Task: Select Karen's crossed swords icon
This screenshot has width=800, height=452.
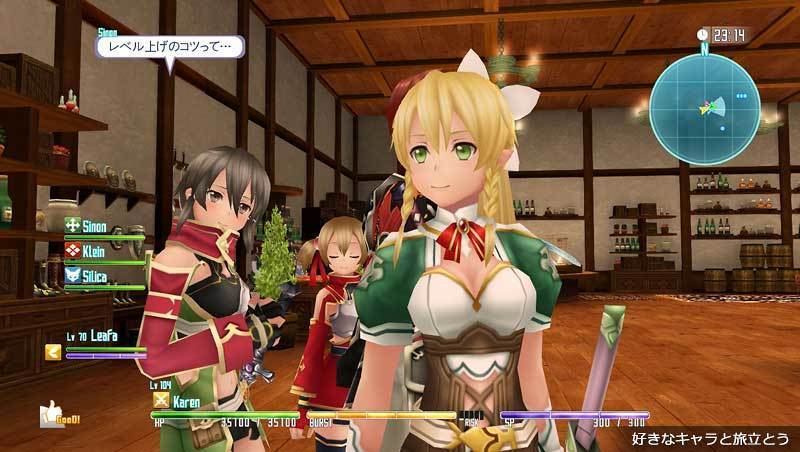Action: tap(158, 400)
